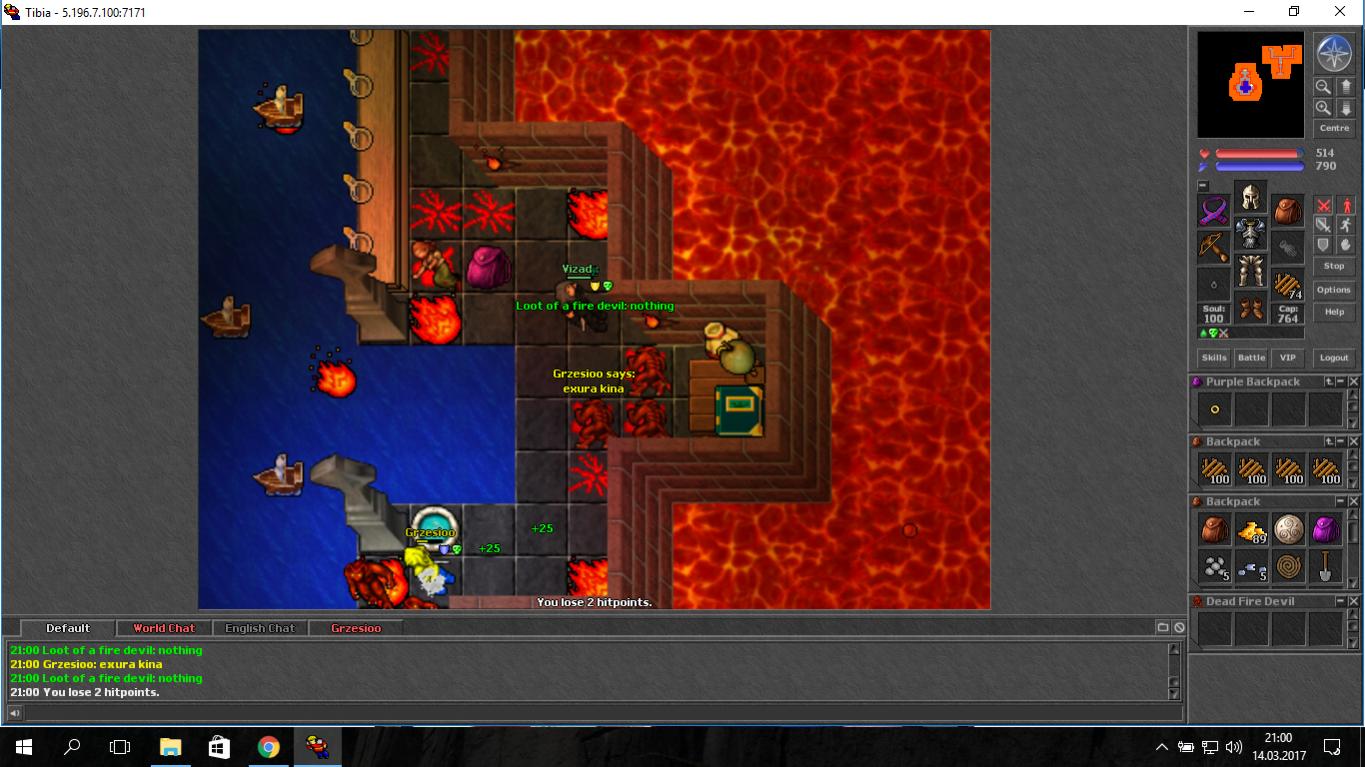This screenshot has height=767, width=1365.
Task: Select the coiled rope item
Action: point(1288,567)
